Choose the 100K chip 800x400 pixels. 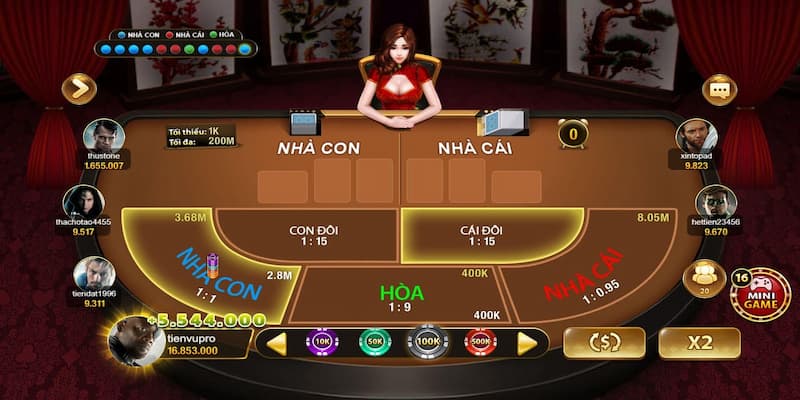[427, 342]
